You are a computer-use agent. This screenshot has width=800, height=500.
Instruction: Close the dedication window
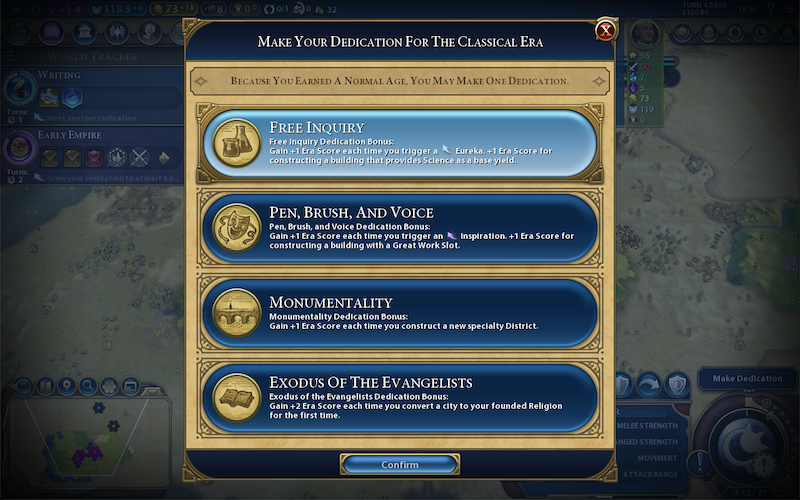tap(605, 31)
